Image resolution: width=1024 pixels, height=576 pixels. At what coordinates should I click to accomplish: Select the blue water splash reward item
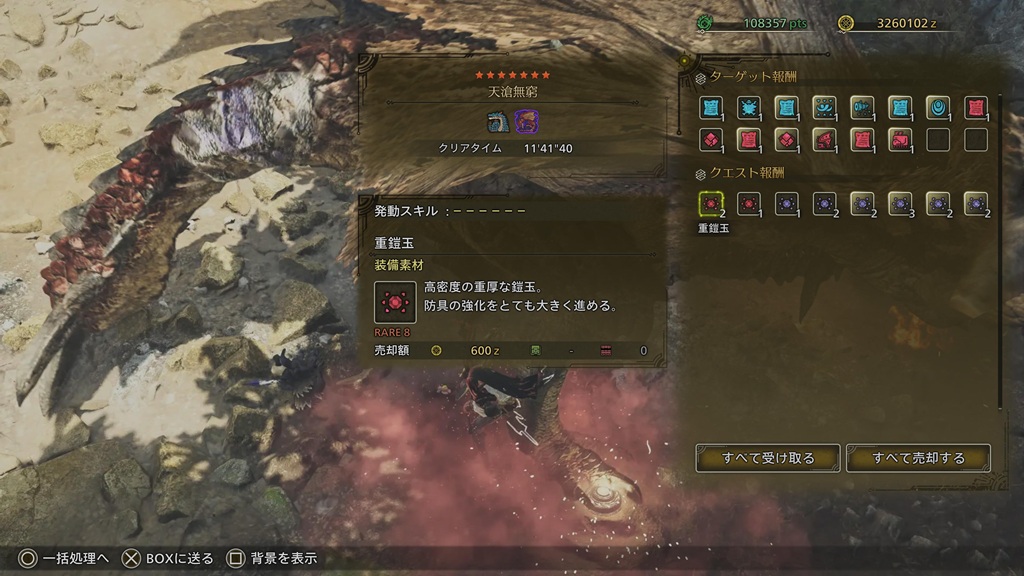coord(824,107)
